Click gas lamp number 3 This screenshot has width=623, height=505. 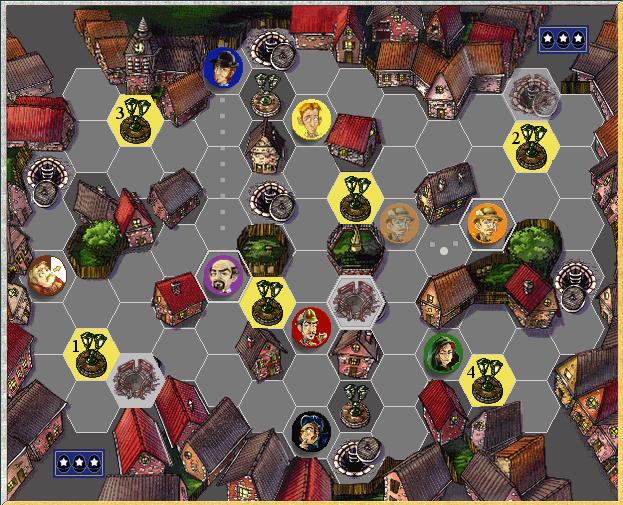coord(137,119)
